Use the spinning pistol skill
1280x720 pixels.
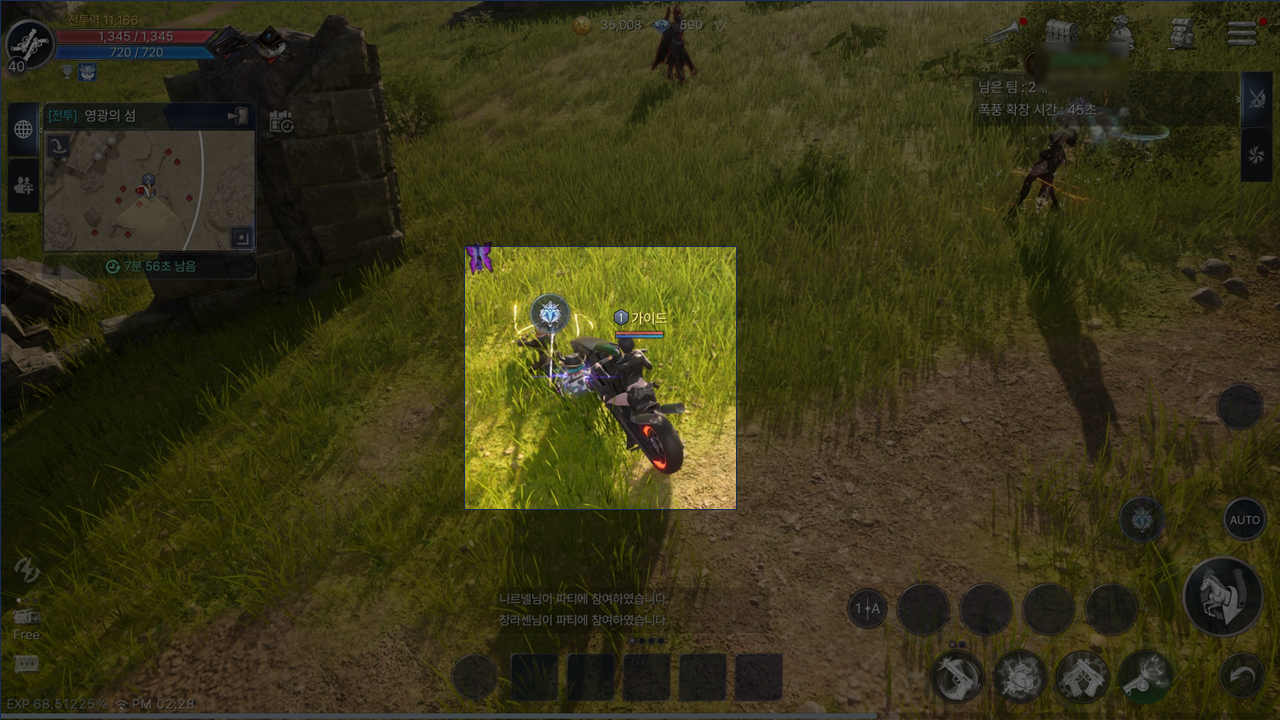[957, 677]
